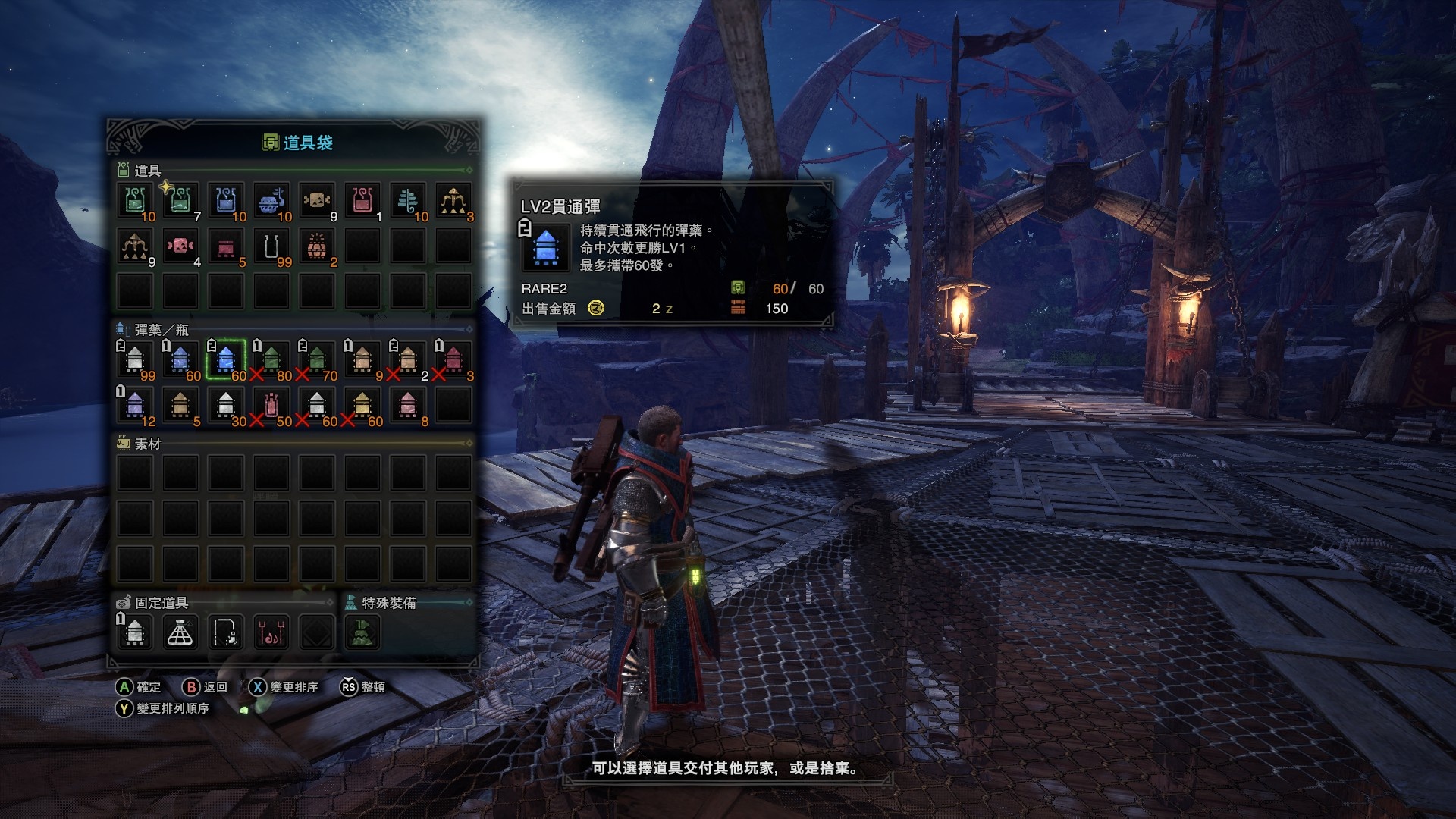Viewport: 1456px width, 819px height.
Task: Select the teal herb item slot
Action: (x=408, y=200)
